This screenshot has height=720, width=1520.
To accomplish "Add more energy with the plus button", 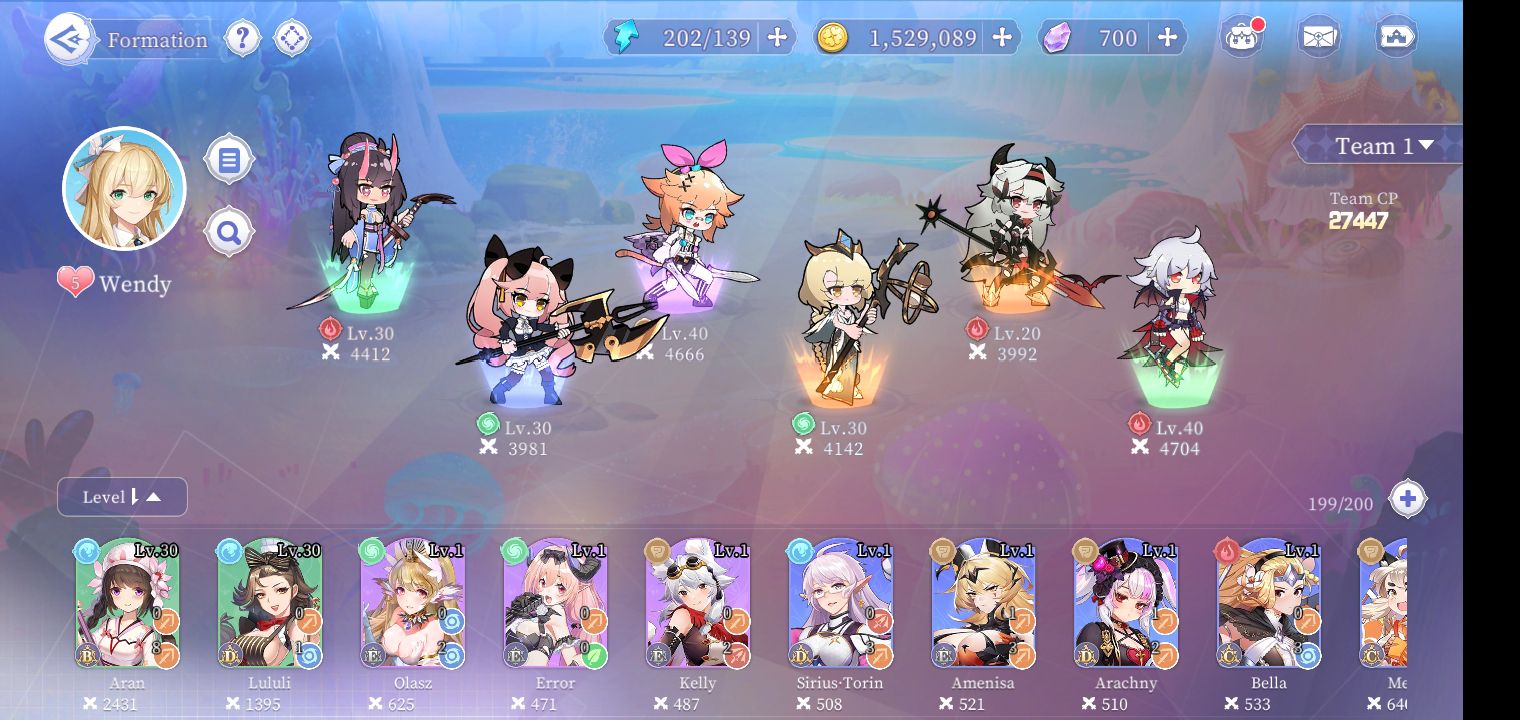I will coord(777,38).
